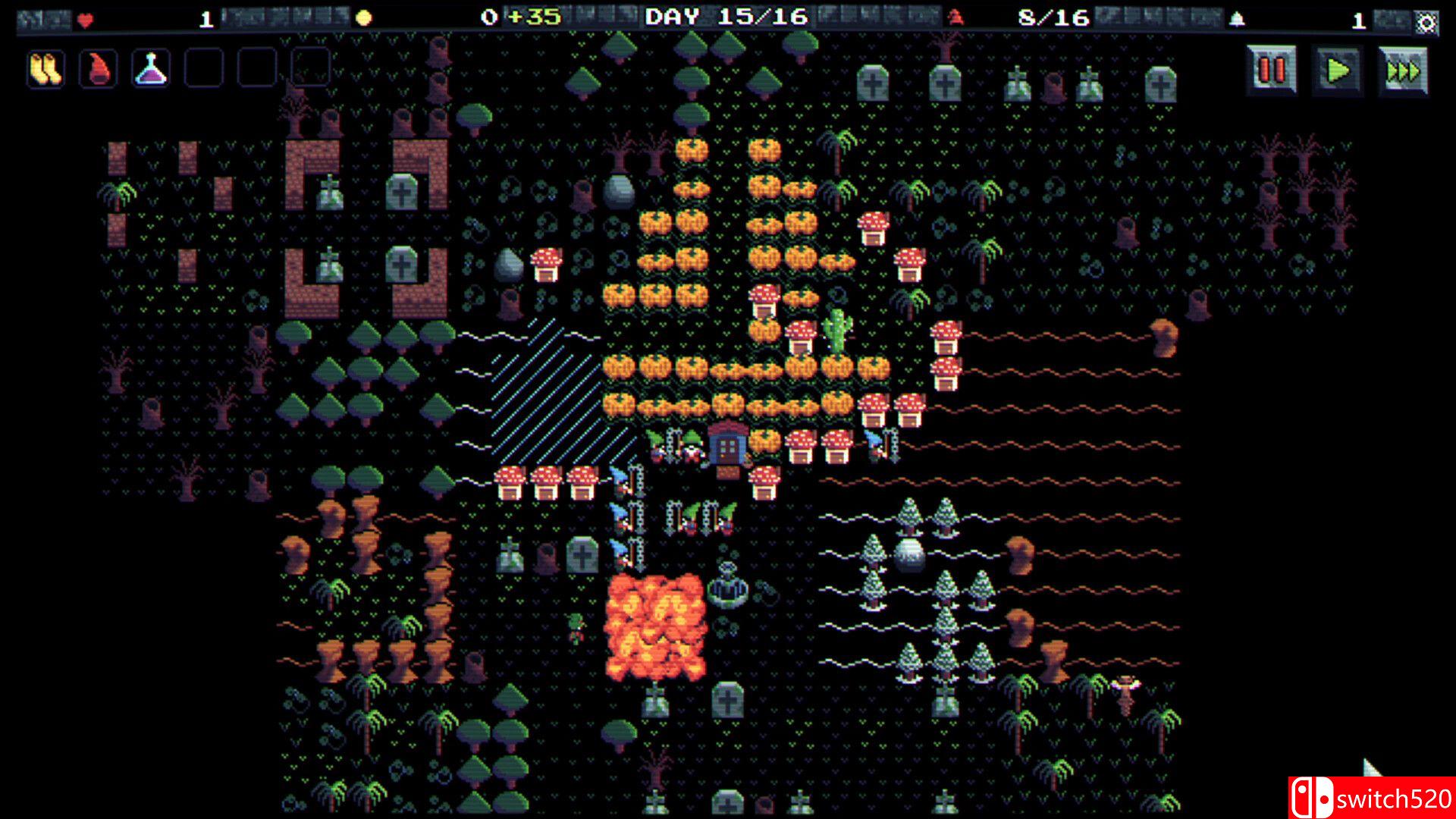1456x819 pixels.
Task: Select the red gnome hat inventory item
Action: click(97, 68)
